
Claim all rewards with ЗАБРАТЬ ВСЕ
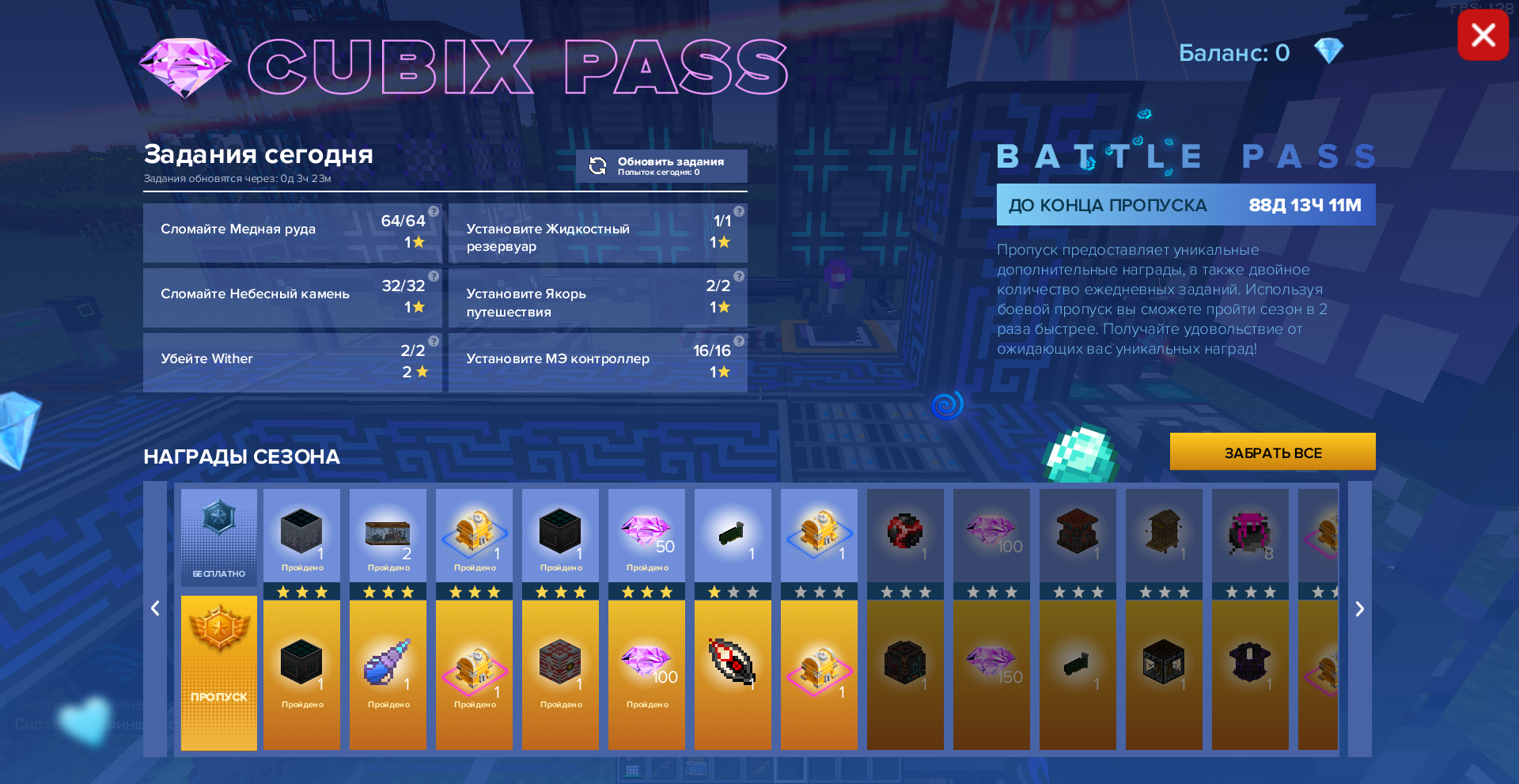click(x=1272, y=453)
